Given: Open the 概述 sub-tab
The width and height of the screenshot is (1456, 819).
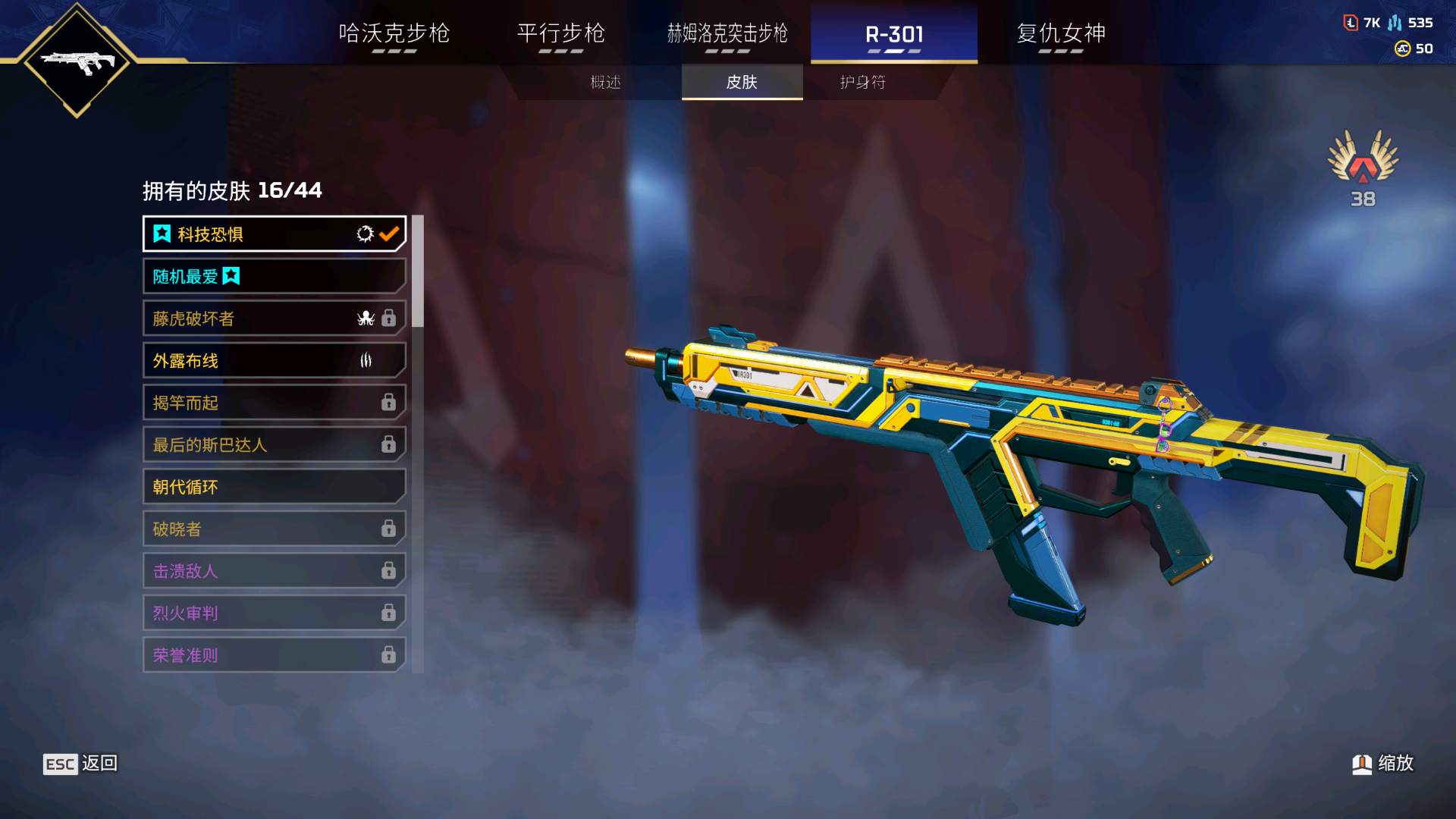Looking at the screenshot, I should (606, 82).
